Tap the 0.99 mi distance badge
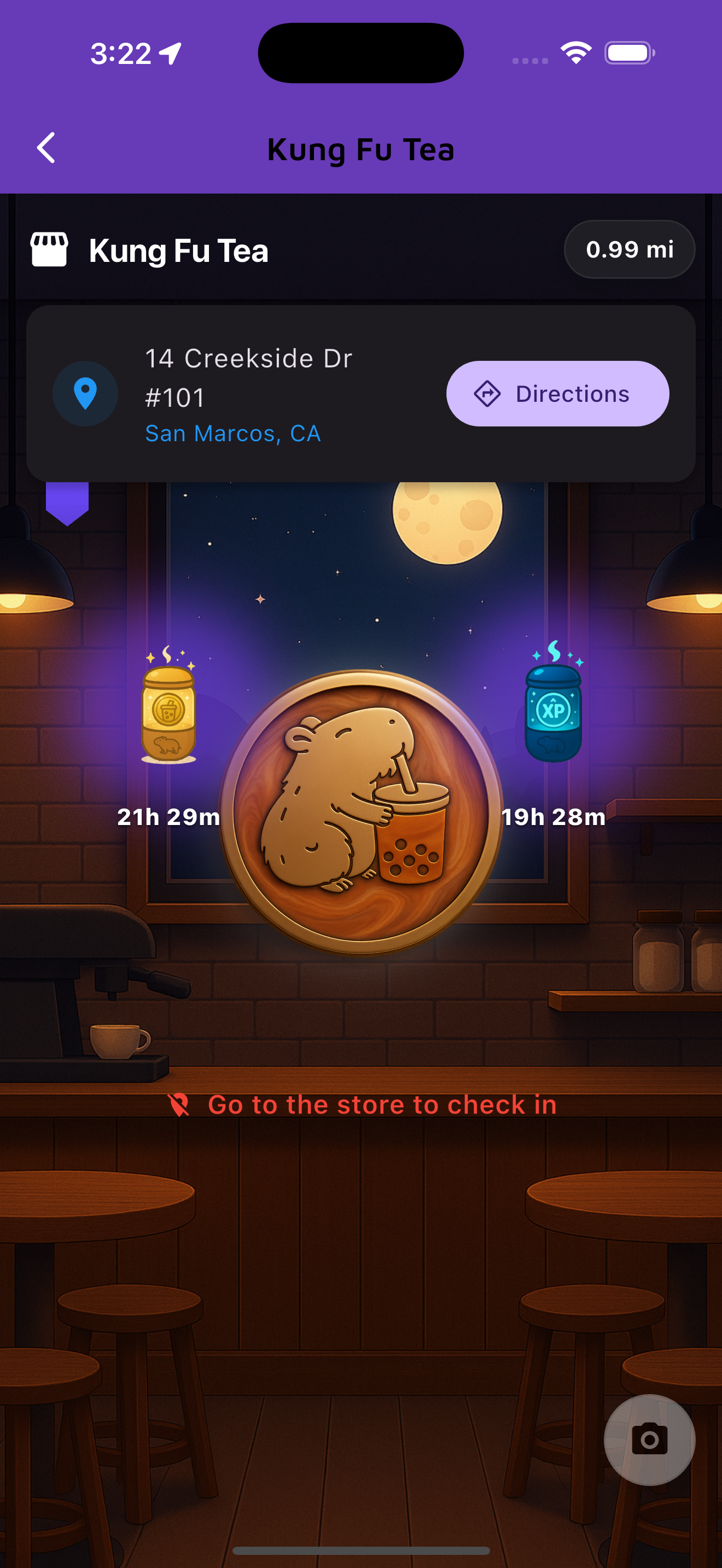The width and height of the screenshot is (722, 1568). pos(630,249)
